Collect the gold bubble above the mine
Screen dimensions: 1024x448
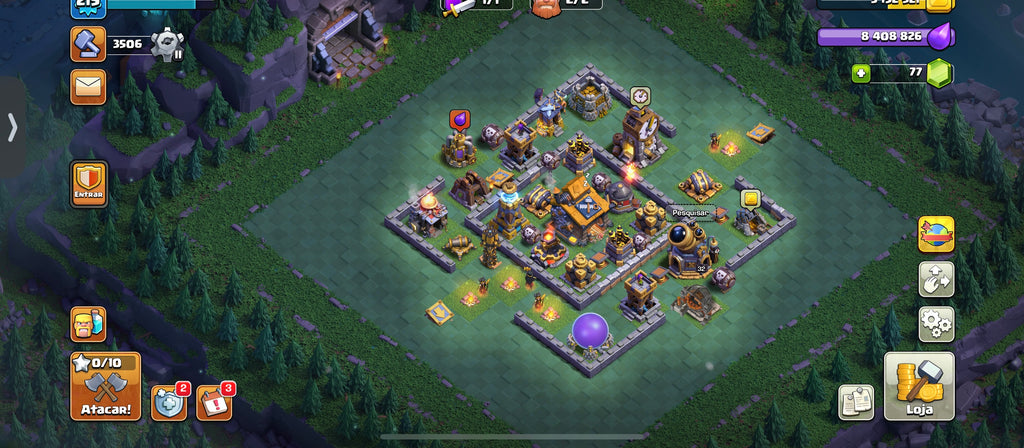coord(750,199)
